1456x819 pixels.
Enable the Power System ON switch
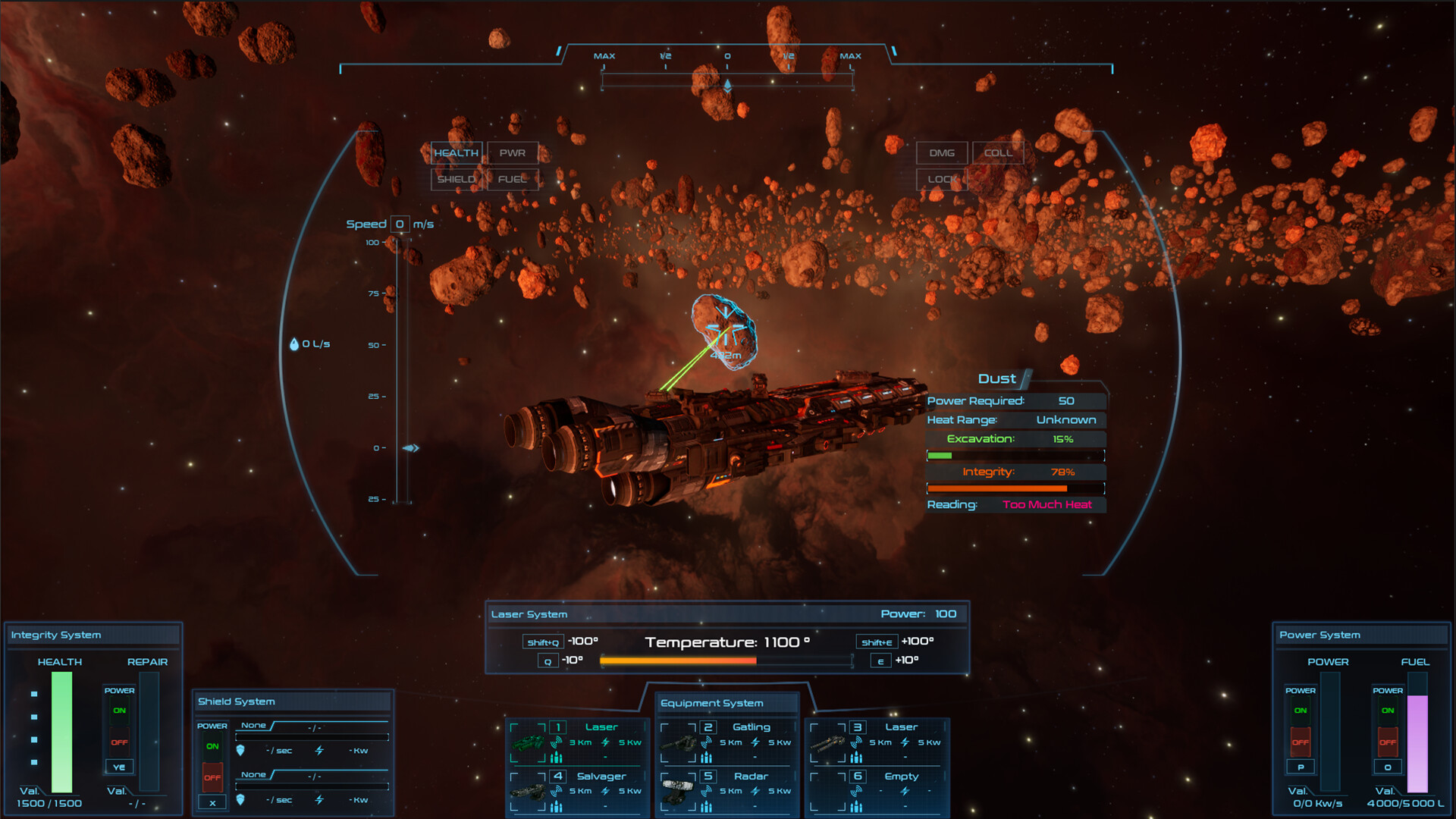pyautogui.click(x=1300, y=710)
